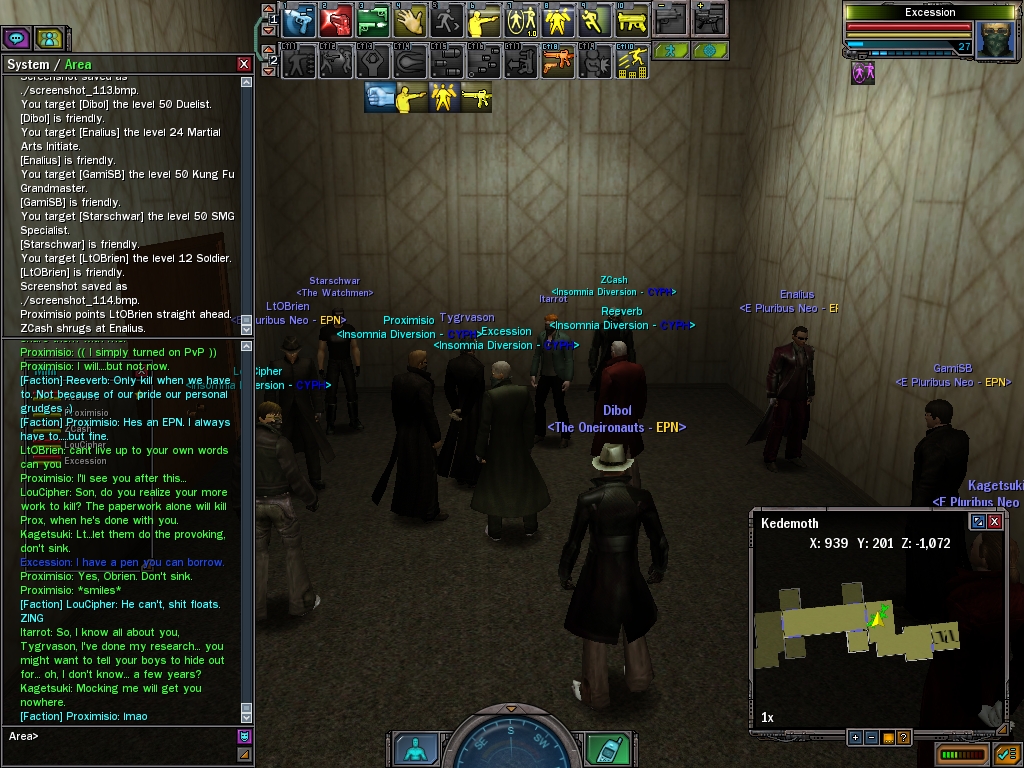Open the minimap help question mark
This screenshot has height=768, width=1024.
click(904, 738)
